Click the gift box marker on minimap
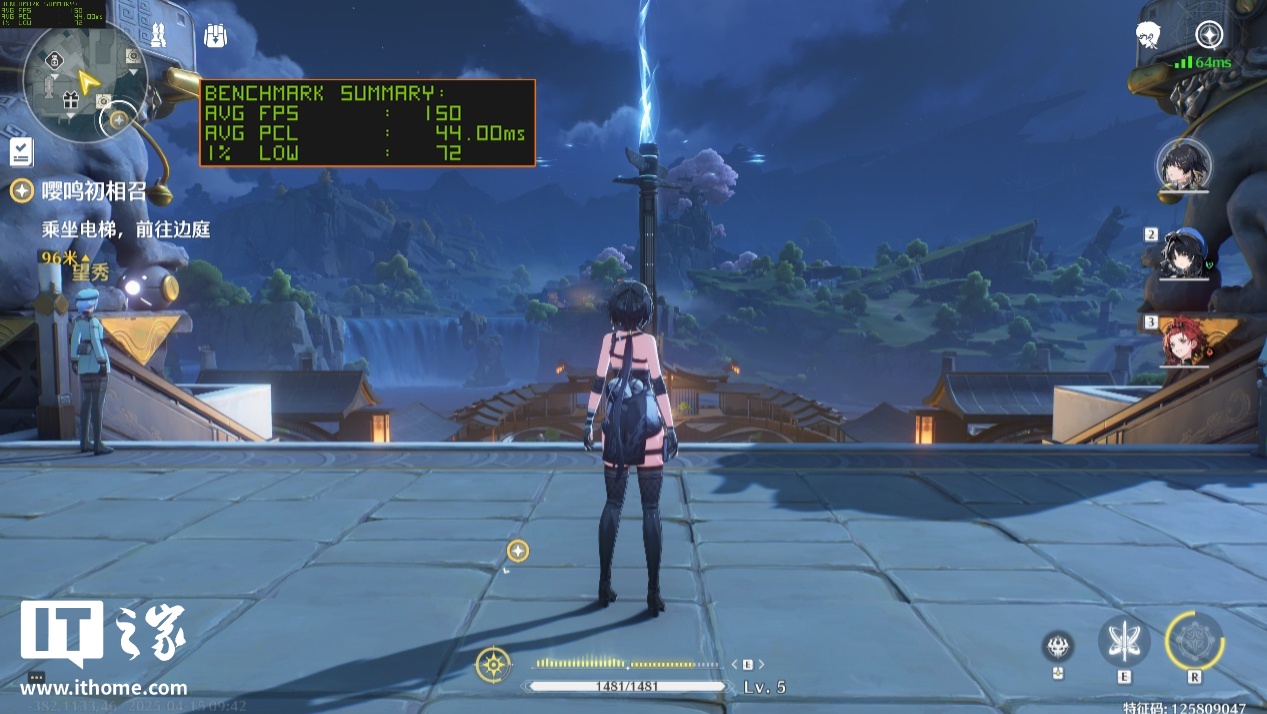This screenshot has width=1267, height=714. 70,100
